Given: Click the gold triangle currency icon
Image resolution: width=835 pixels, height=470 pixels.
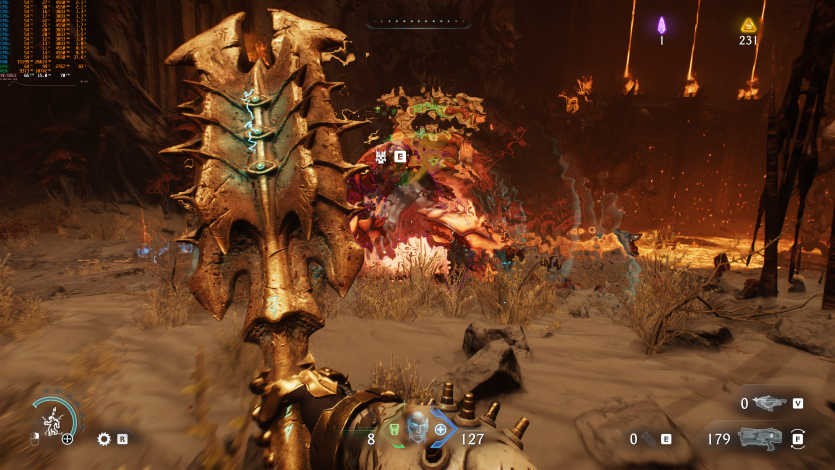Looking at the screenshot, I should coord(747,25).
